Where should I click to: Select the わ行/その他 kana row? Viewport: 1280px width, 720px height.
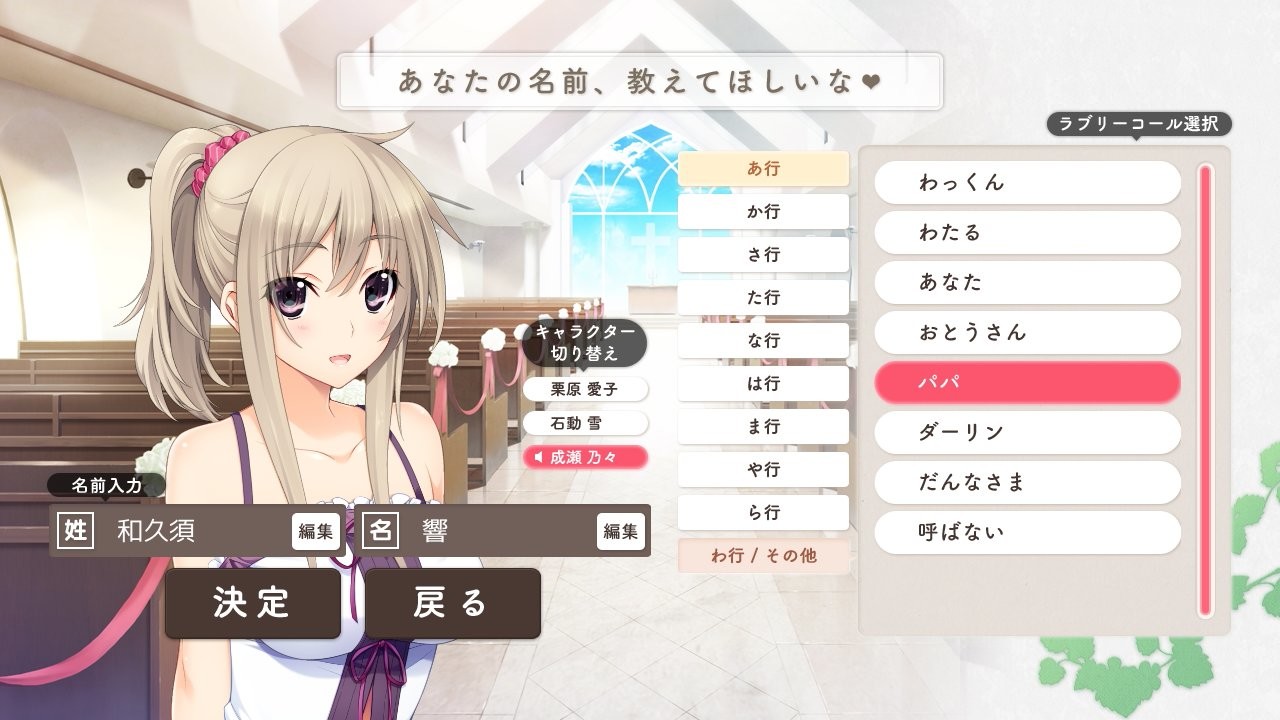763,556
